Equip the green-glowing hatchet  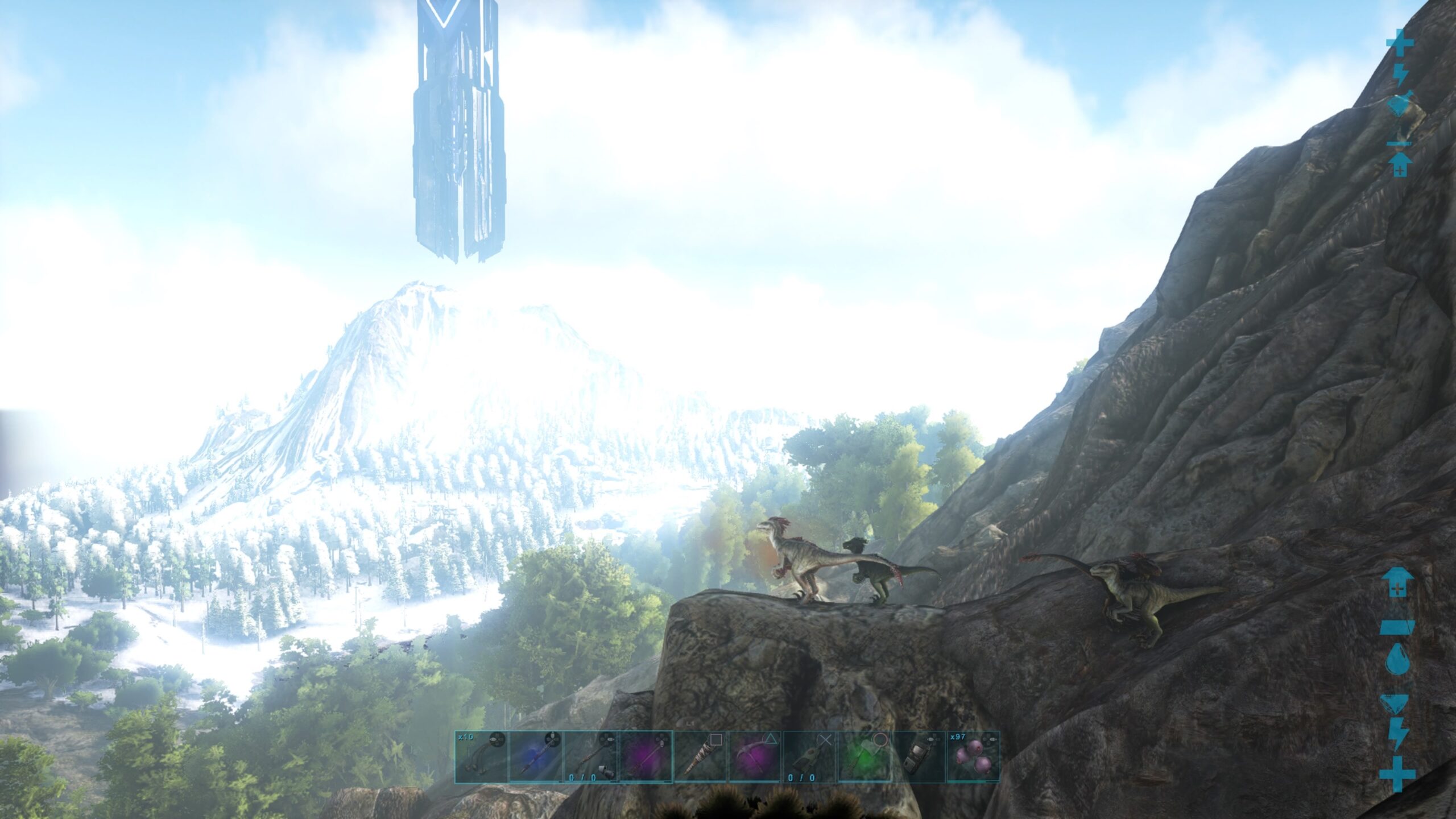click(864, 756)
